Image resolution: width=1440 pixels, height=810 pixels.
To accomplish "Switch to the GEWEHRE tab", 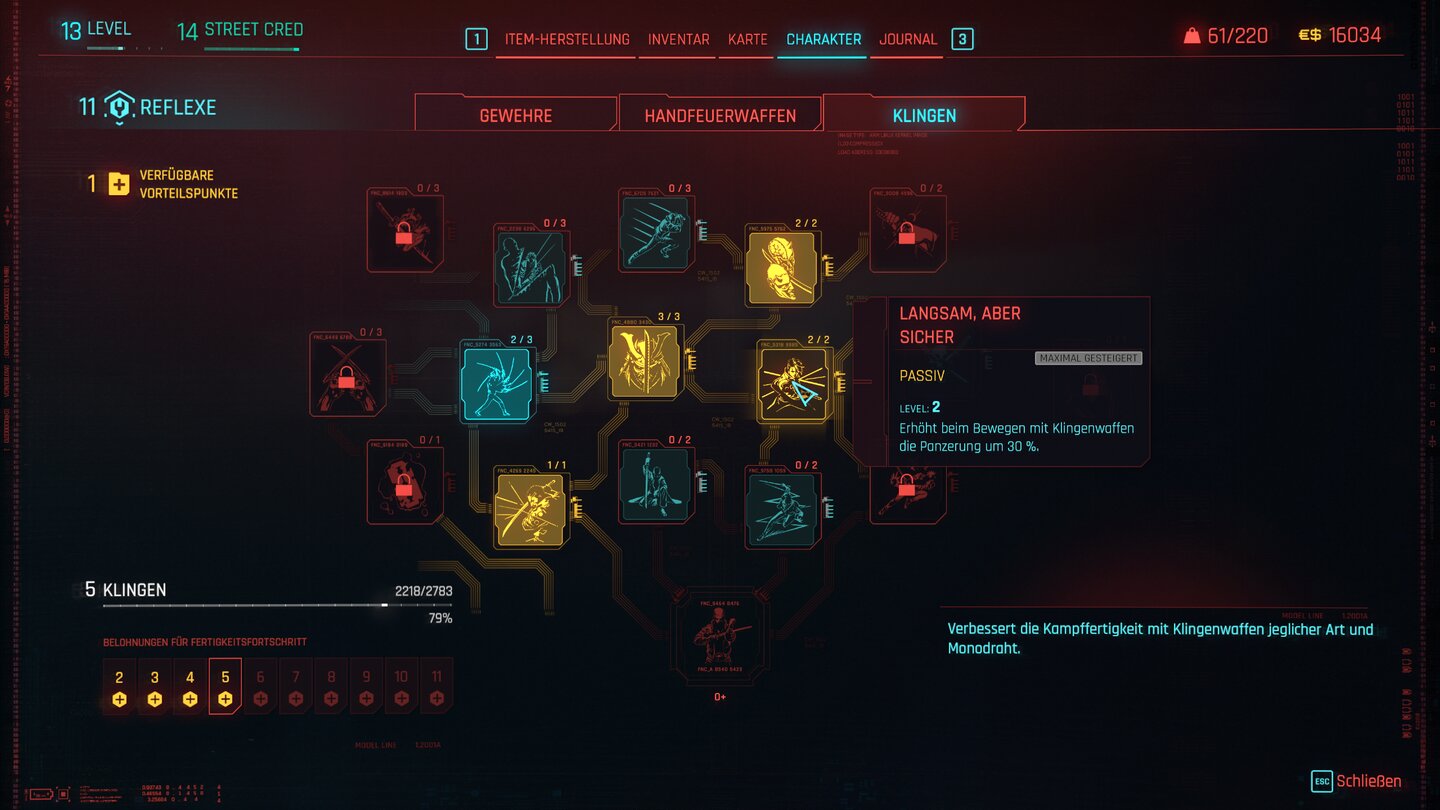I will click(x=516, y=115).
